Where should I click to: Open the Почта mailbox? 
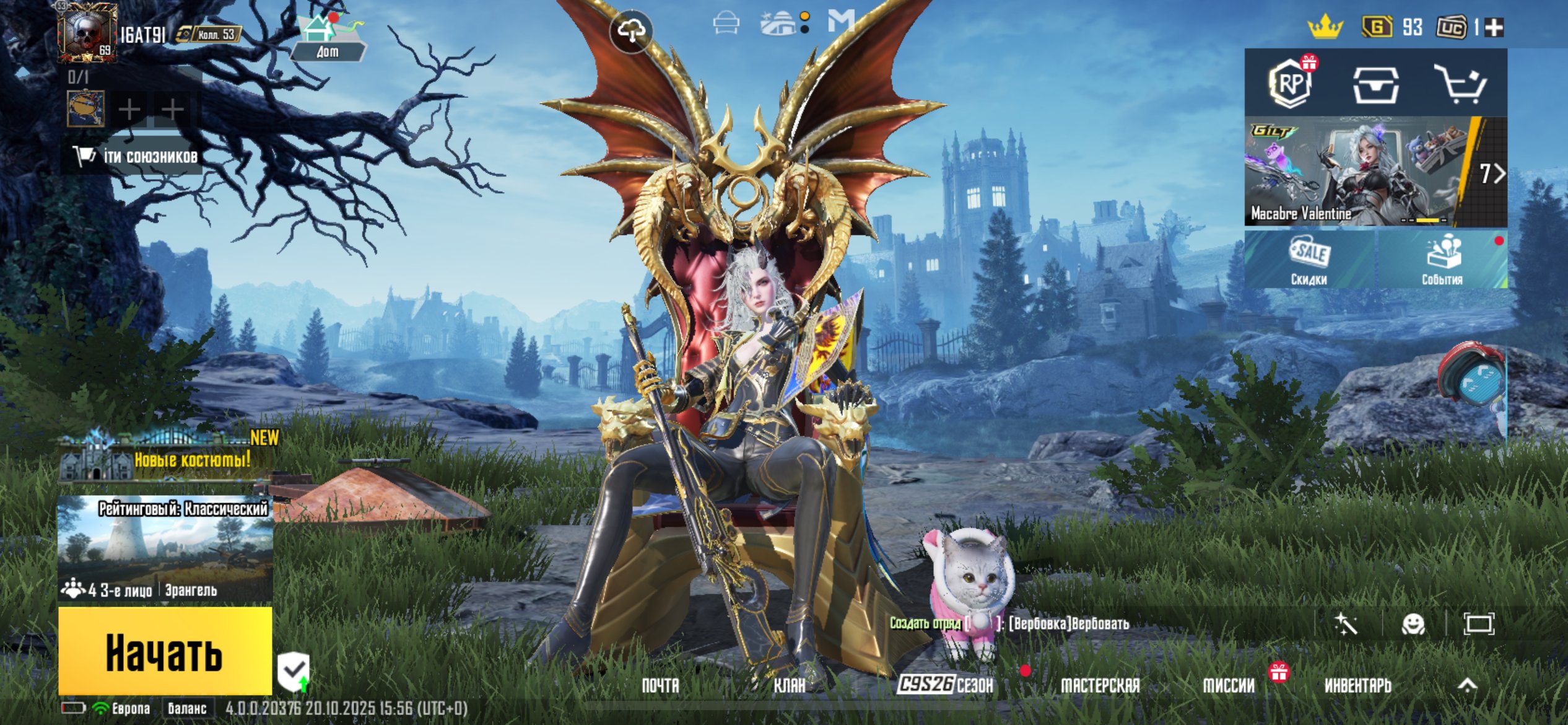[x=660, y=685]
